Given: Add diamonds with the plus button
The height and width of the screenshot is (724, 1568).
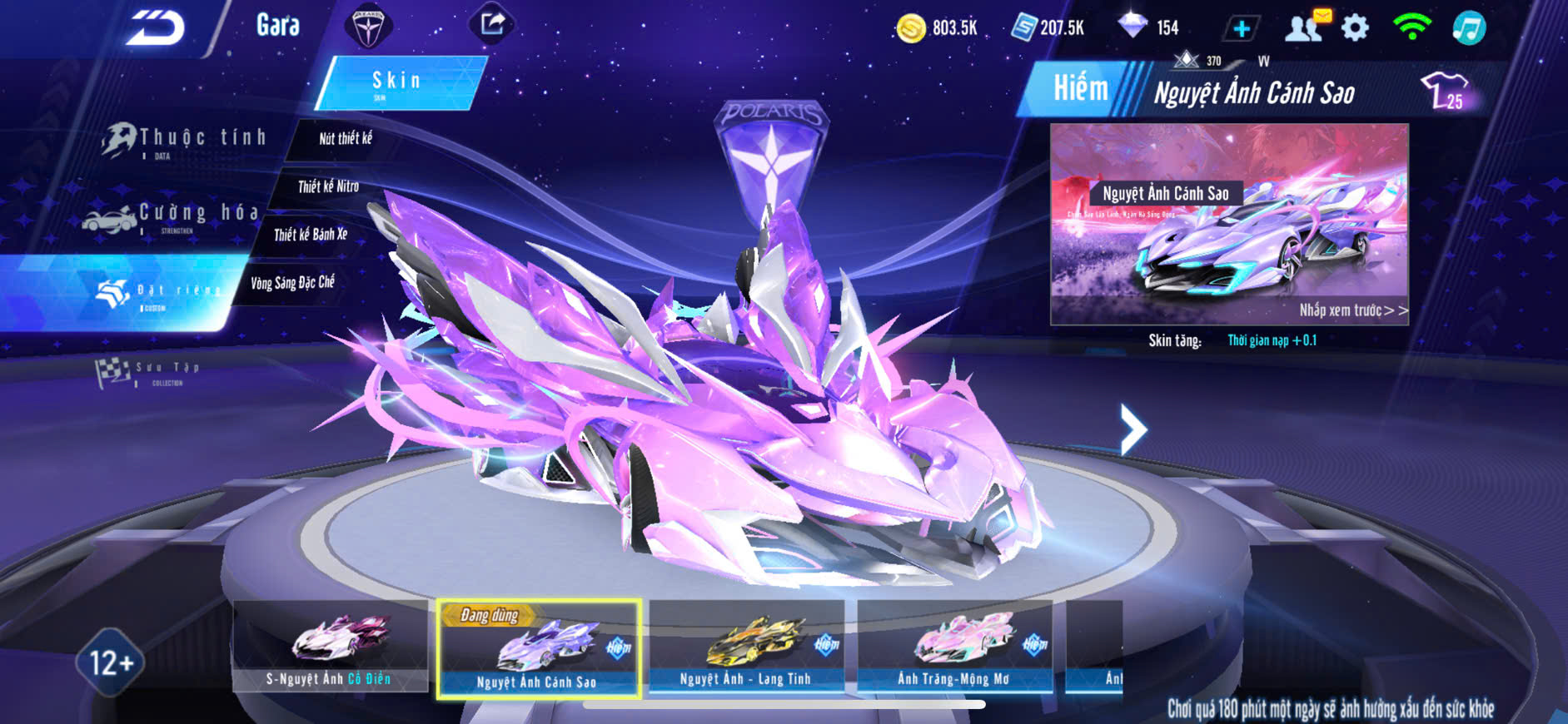Looking at the screenshot, I should pos(1241,29).
